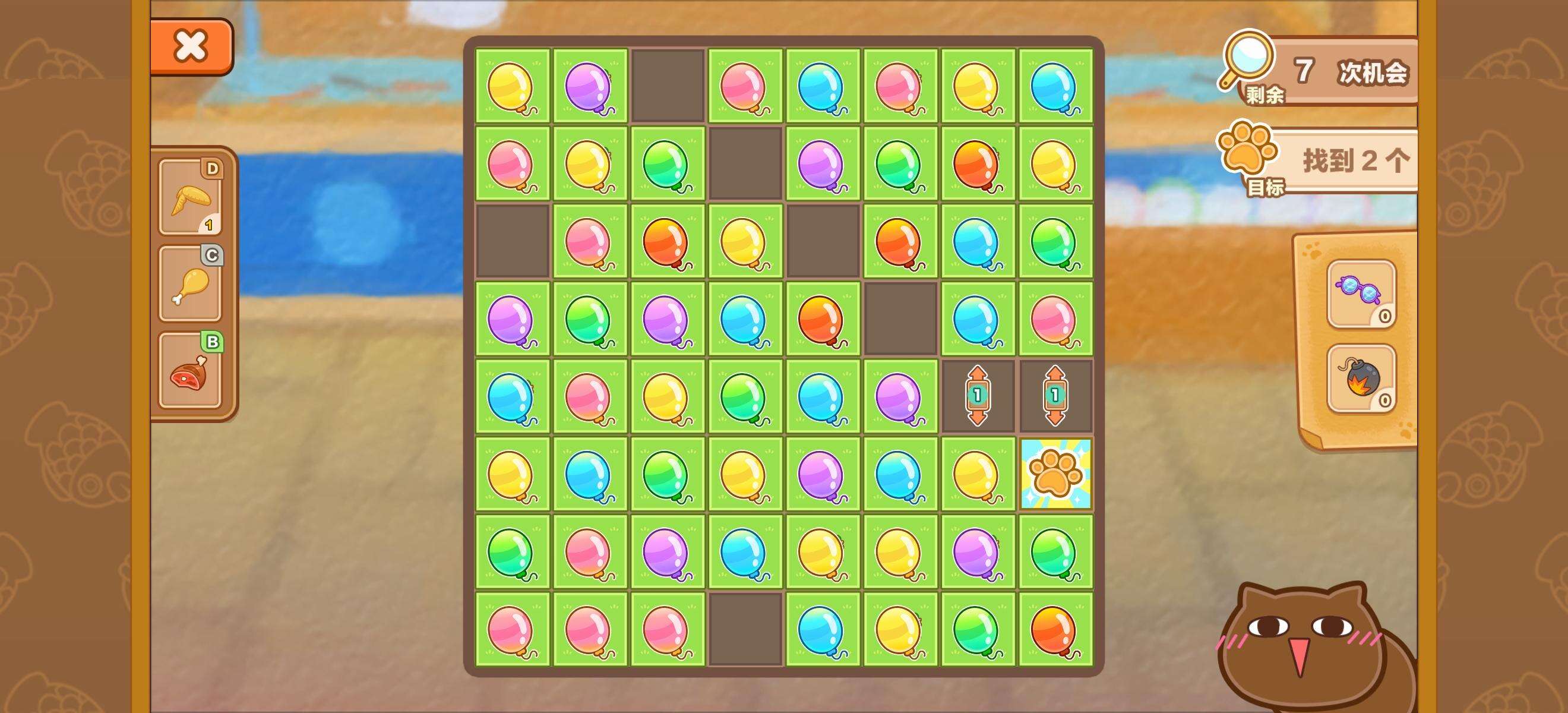Select the chicken wing reward slot D
Screen dimensions: 1568x713
tap(191, 197)
